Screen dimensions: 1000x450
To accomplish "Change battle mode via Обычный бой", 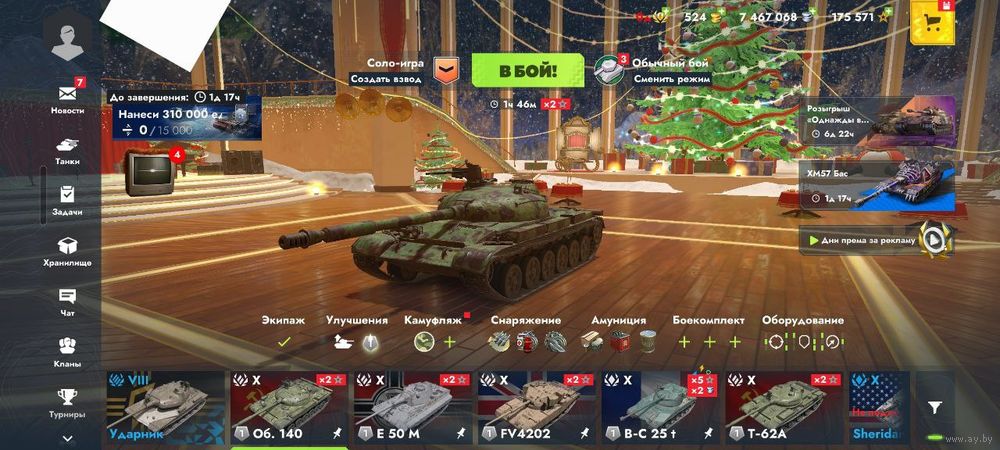I will [x=655, y=70].
